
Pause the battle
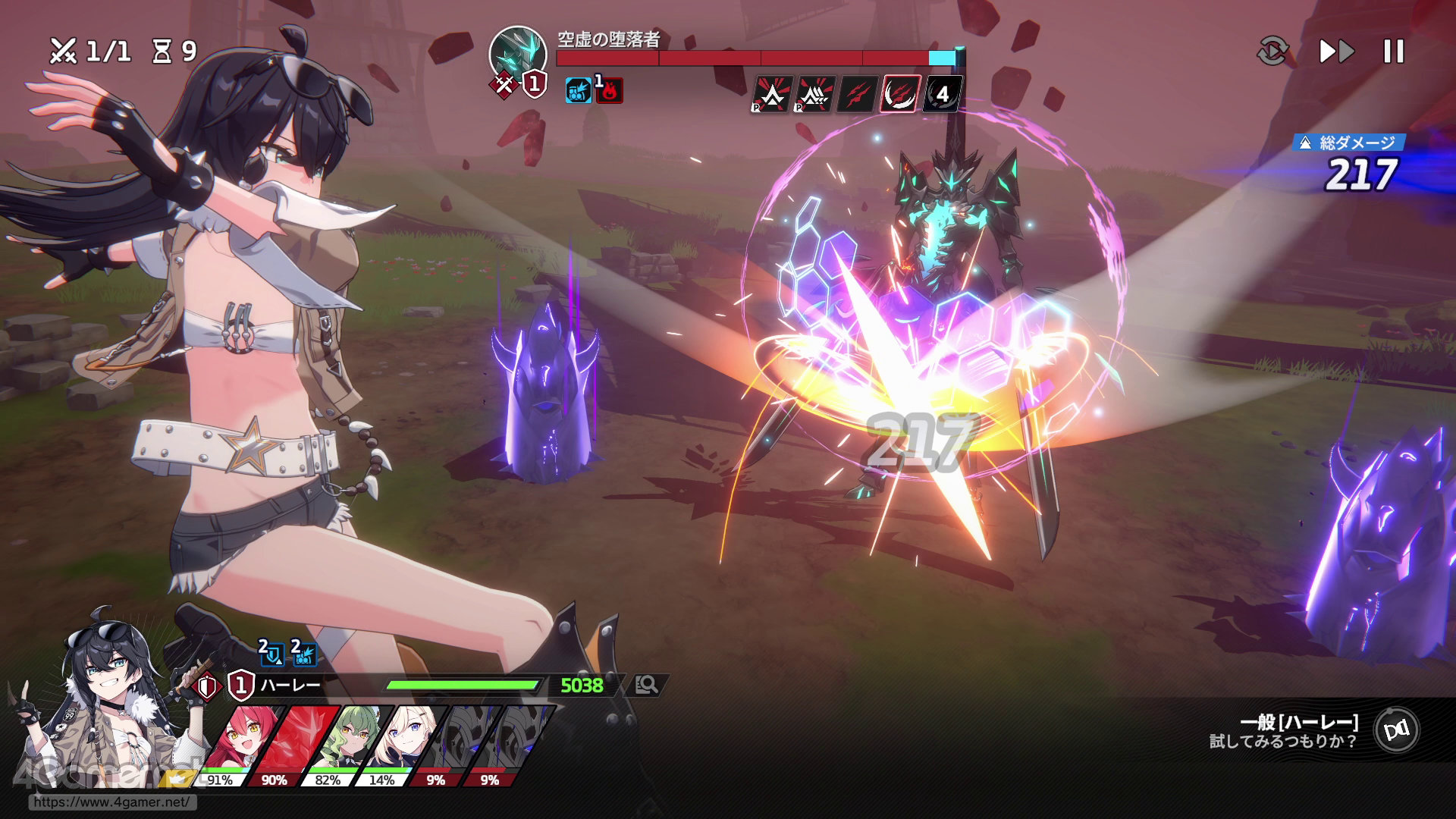pyautogui.click(x=1393, y=52)
